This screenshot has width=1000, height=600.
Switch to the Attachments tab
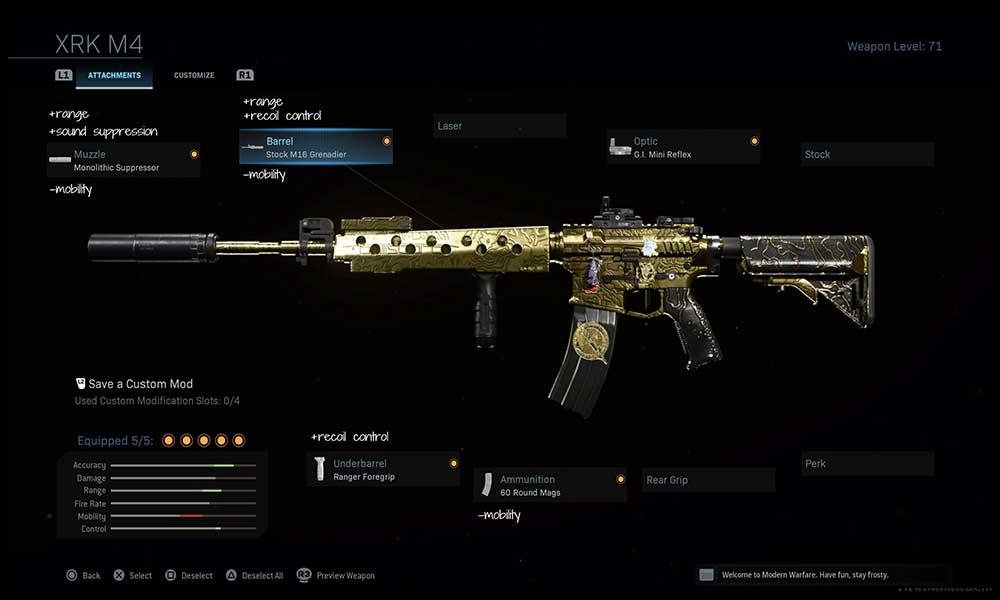click(x=114, y=76)
